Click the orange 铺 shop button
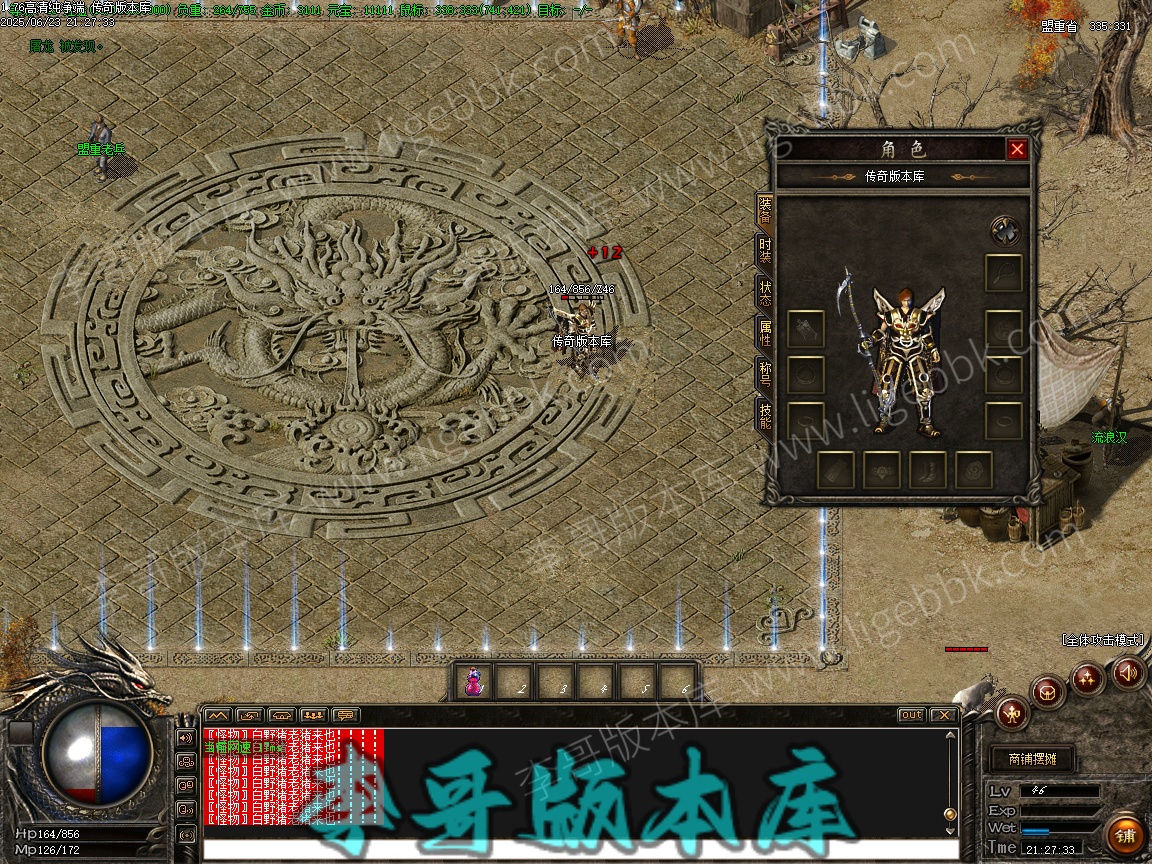This screenshot has width=1152, height=864. 1126,833
